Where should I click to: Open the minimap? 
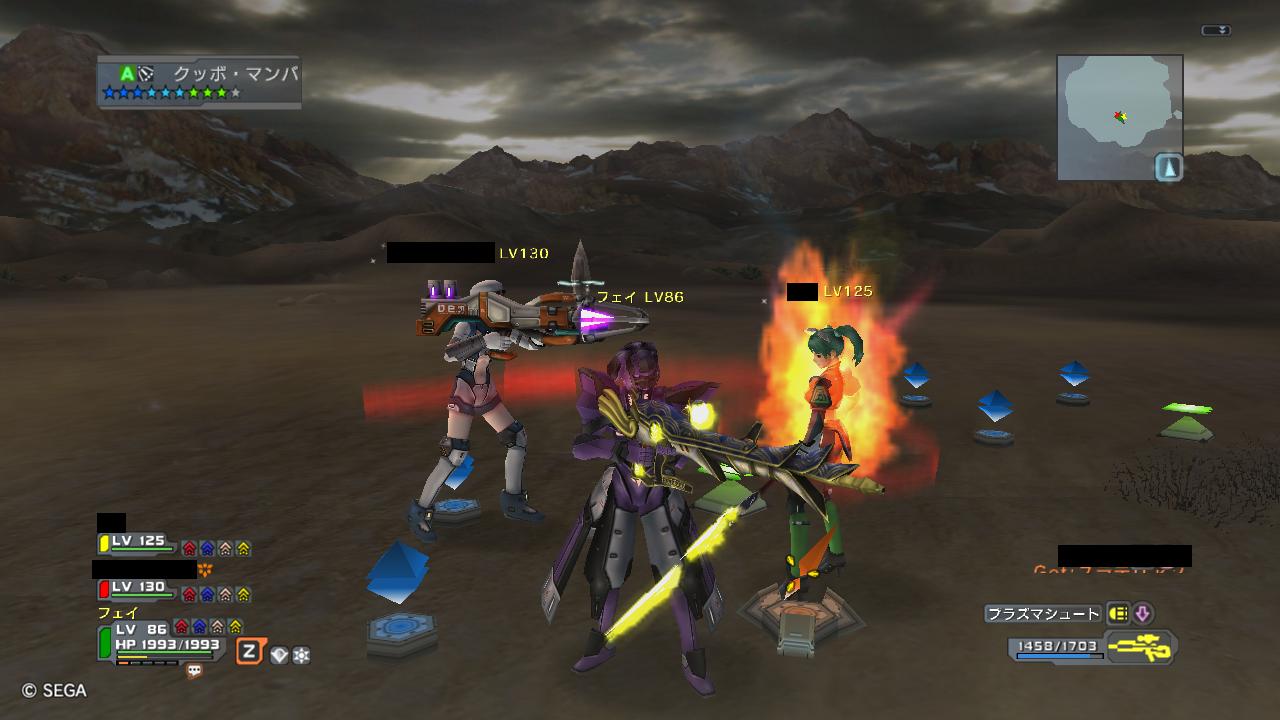[1120, 117]
